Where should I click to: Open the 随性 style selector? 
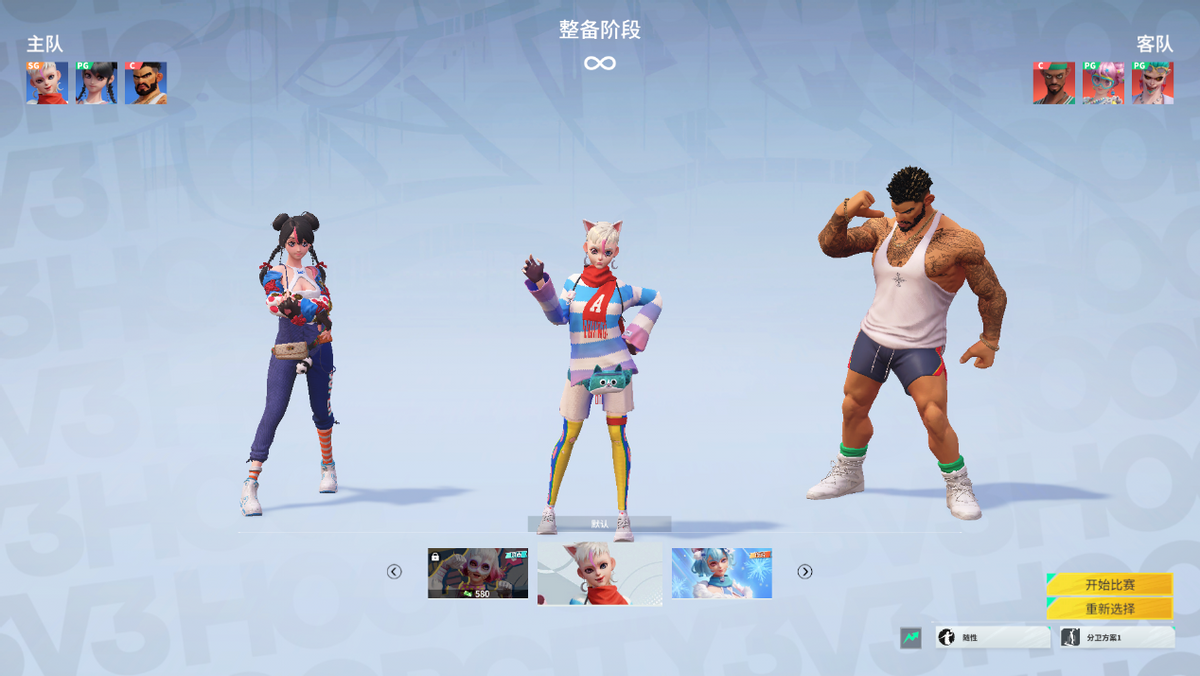click(x=992, y=637)
